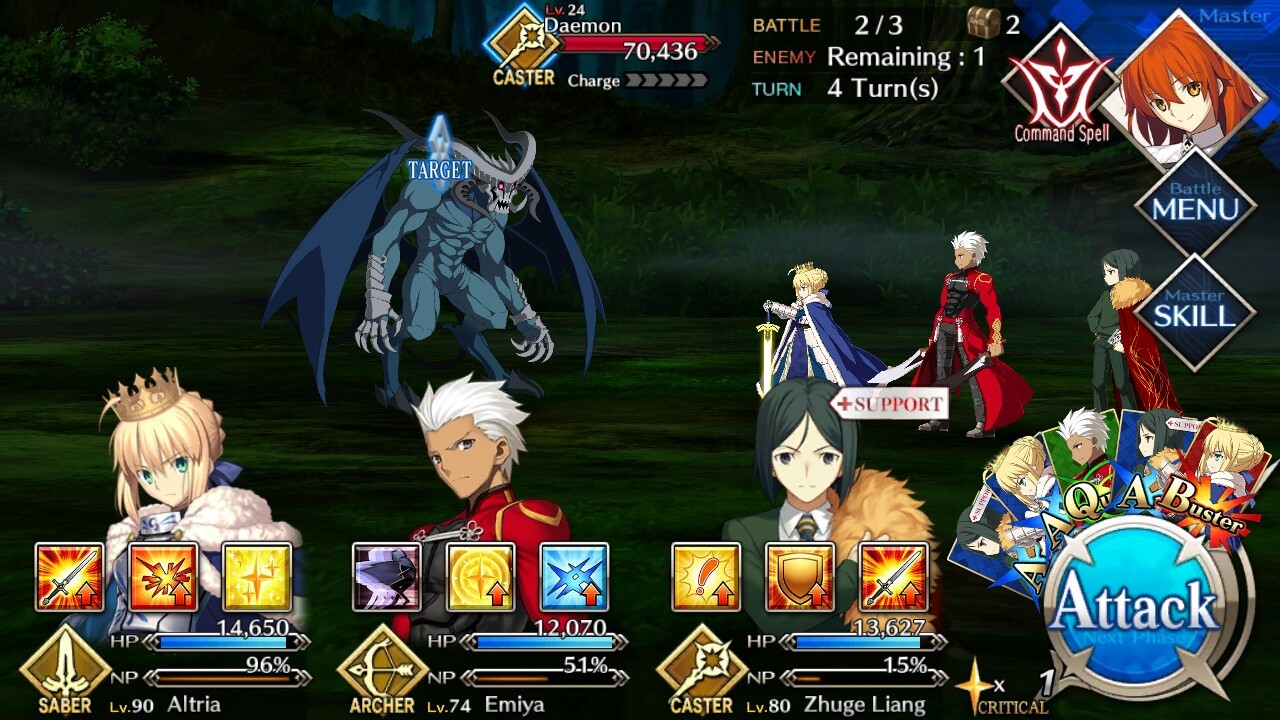Use Zhuge Liang's shield defense skill
Image resolution: width=1280 pixels, height=720 pixels.
pyautogui.click(x=799, y=577)
